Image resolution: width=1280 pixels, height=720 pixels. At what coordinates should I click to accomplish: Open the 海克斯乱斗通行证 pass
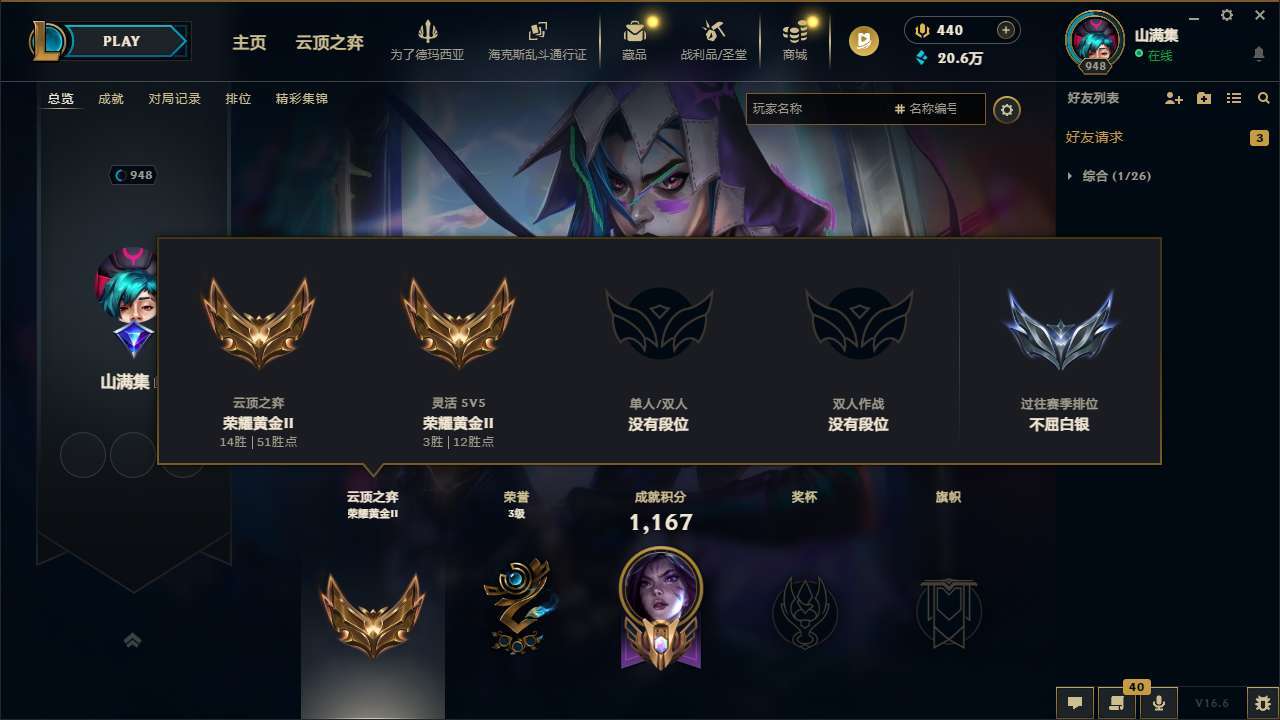537,40
